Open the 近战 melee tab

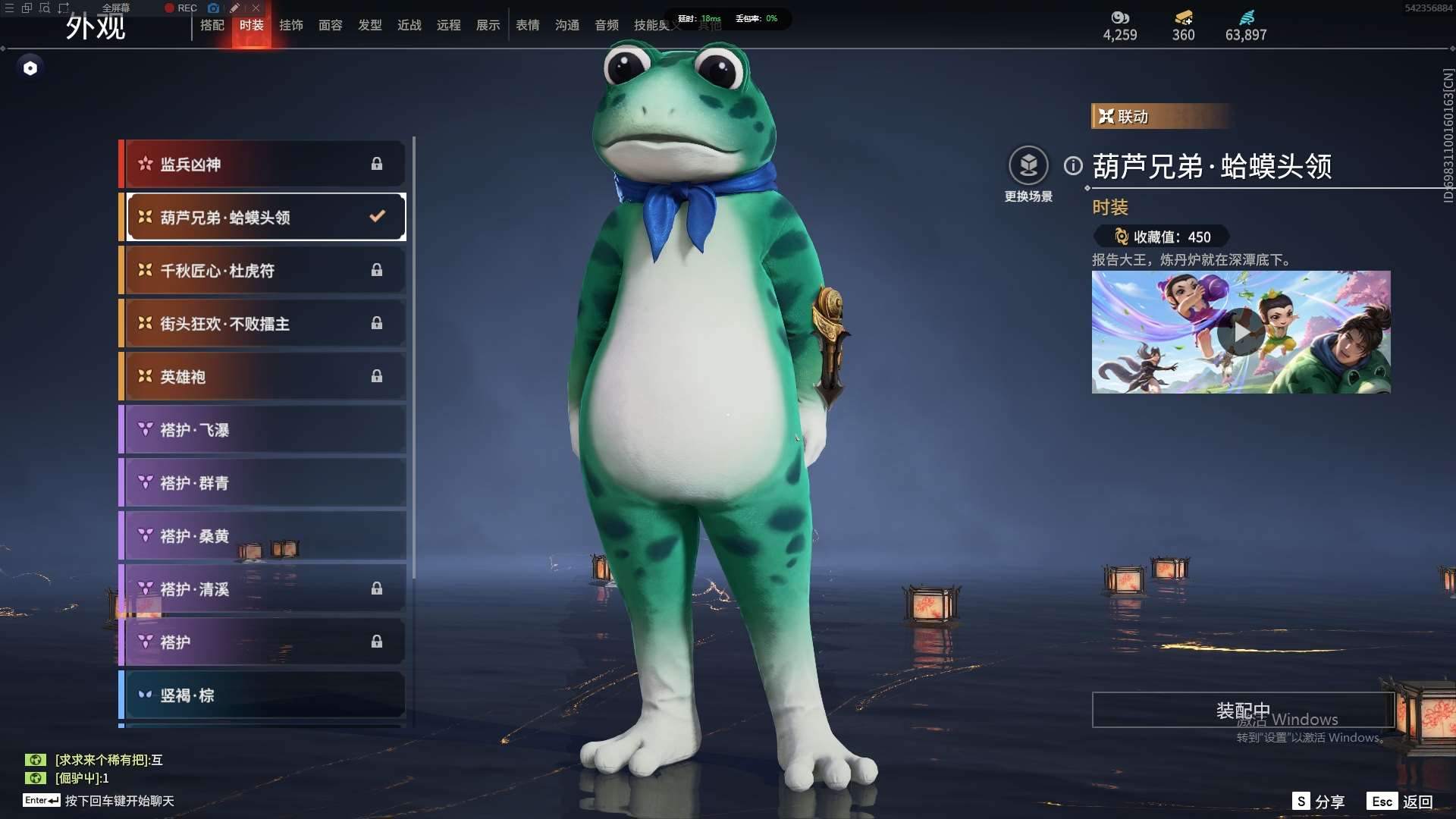pyautogui.click(x=409, y=26)
